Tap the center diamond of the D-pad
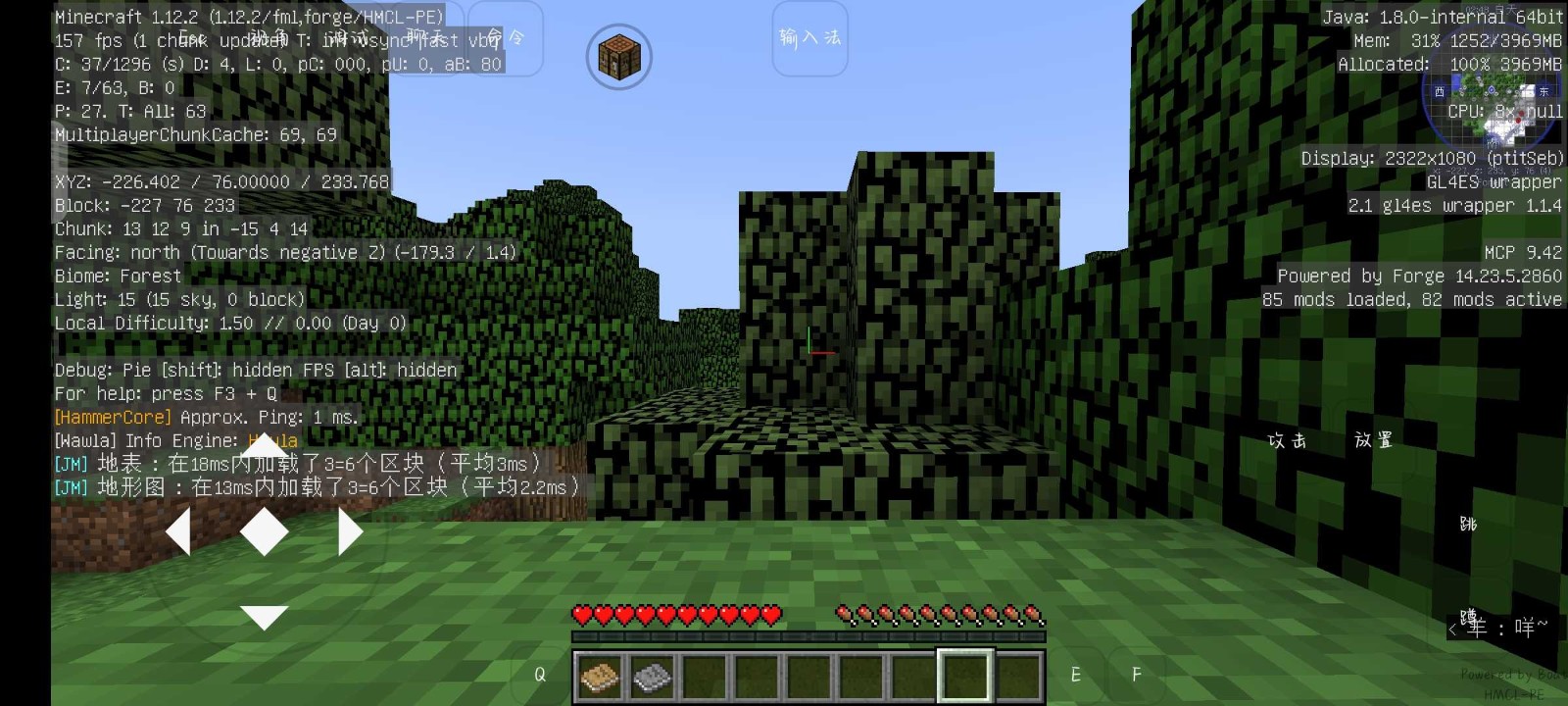This screenshot has width=1568, height=706. pyautogui.click(x=264, y=532)
